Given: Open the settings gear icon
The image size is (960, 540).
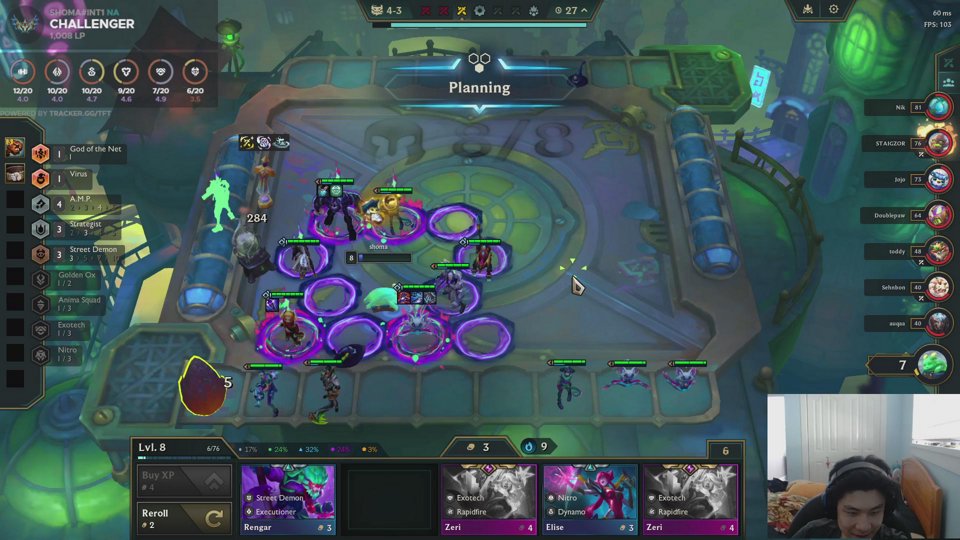Looking at the screenshot, I should tap(833, 10).
